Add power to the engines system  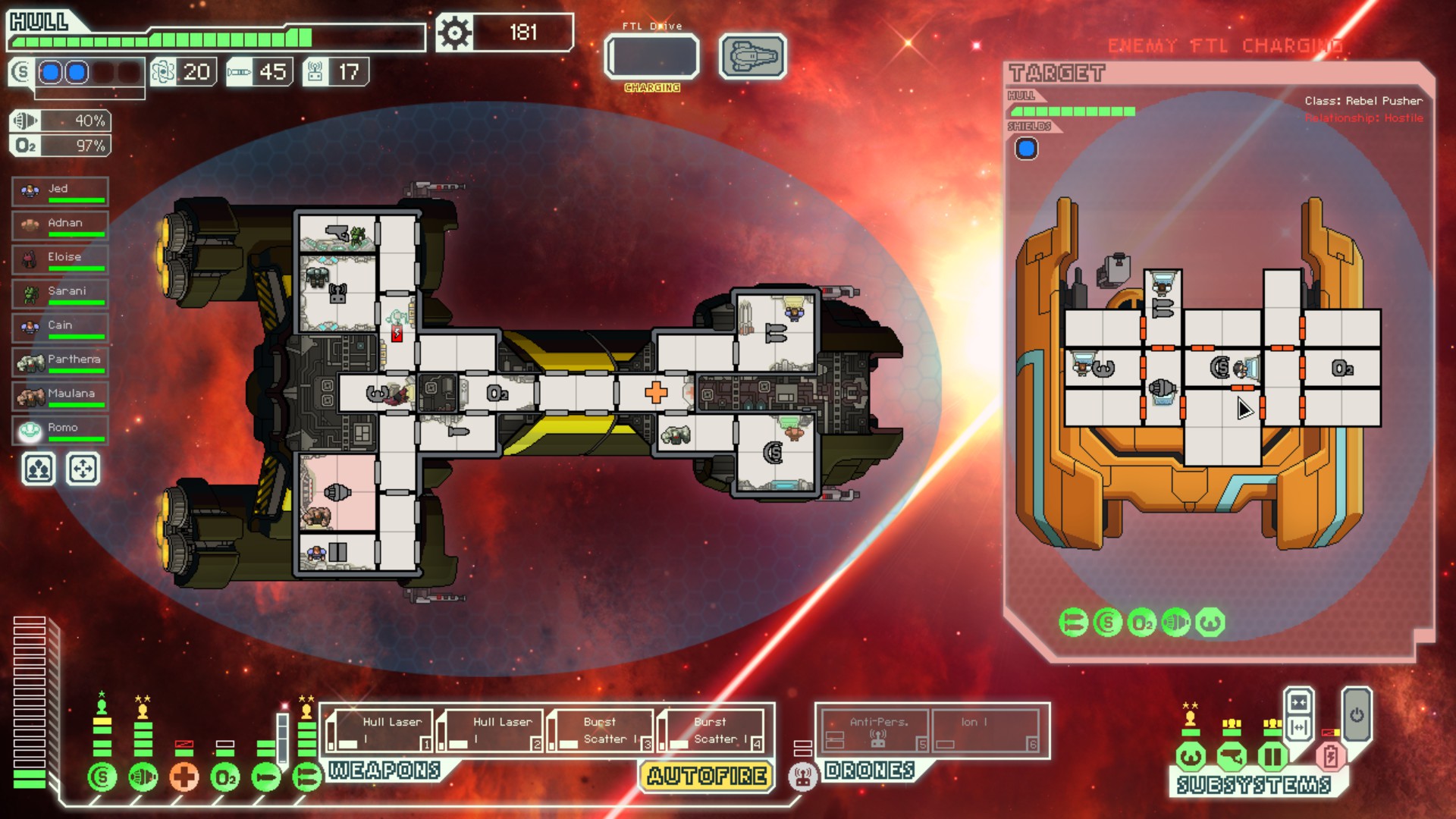coord(143,777)
